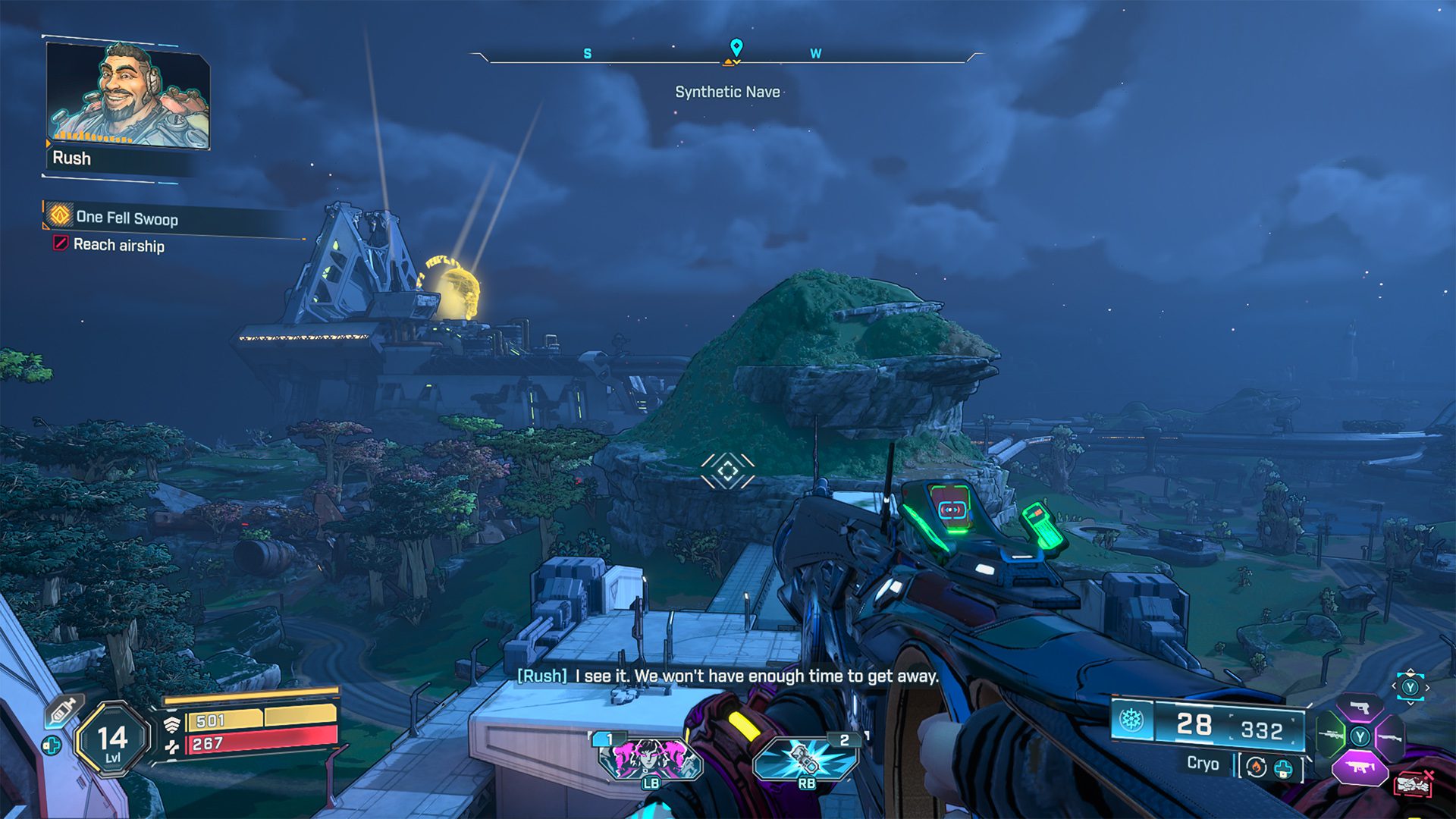Screen dimensions: 1456x819
Task: Use the glowing grenade ability
Action: [x=805, y=758]
